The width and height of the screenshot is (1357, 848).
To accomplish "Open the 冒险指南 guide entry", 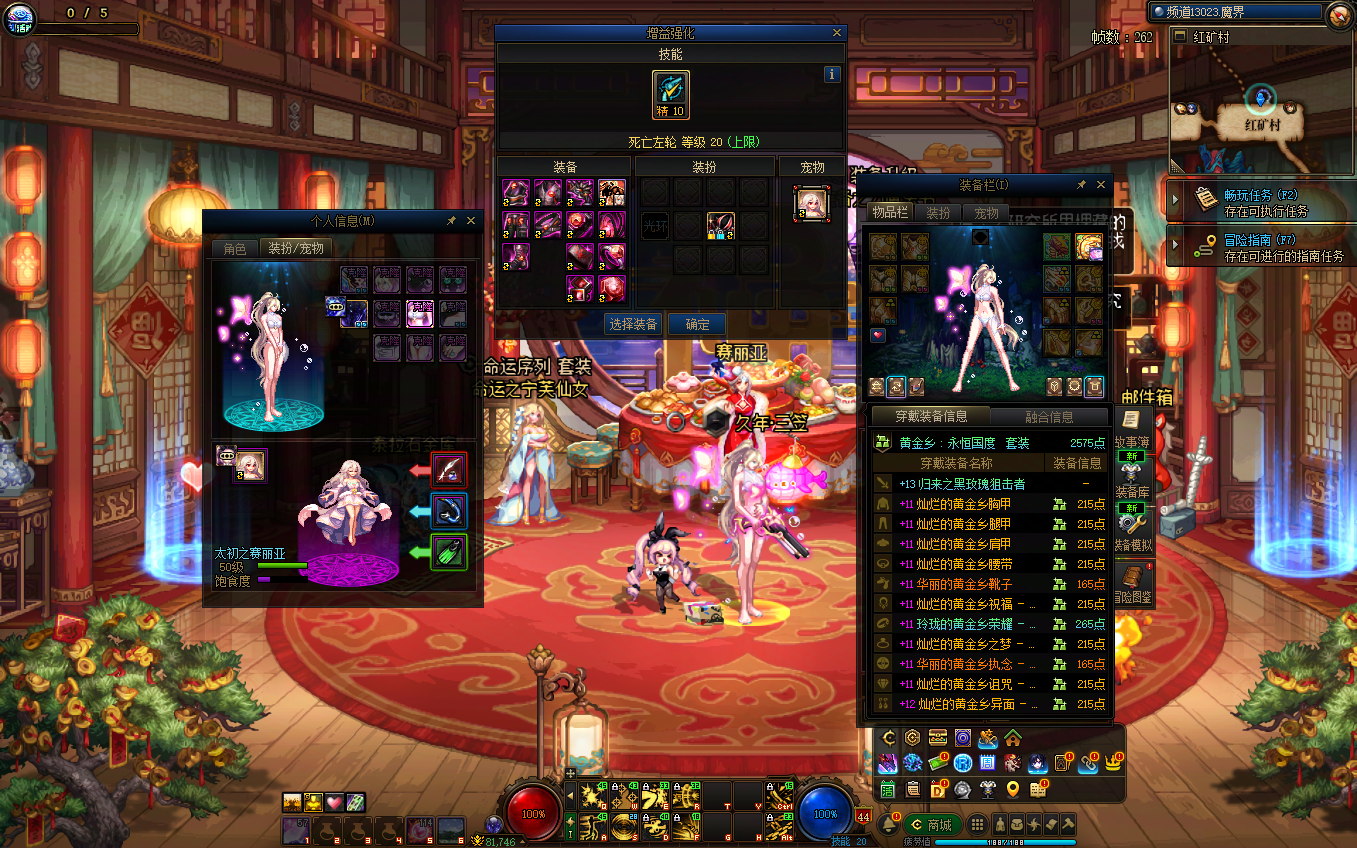I will tap(1260, 247).
